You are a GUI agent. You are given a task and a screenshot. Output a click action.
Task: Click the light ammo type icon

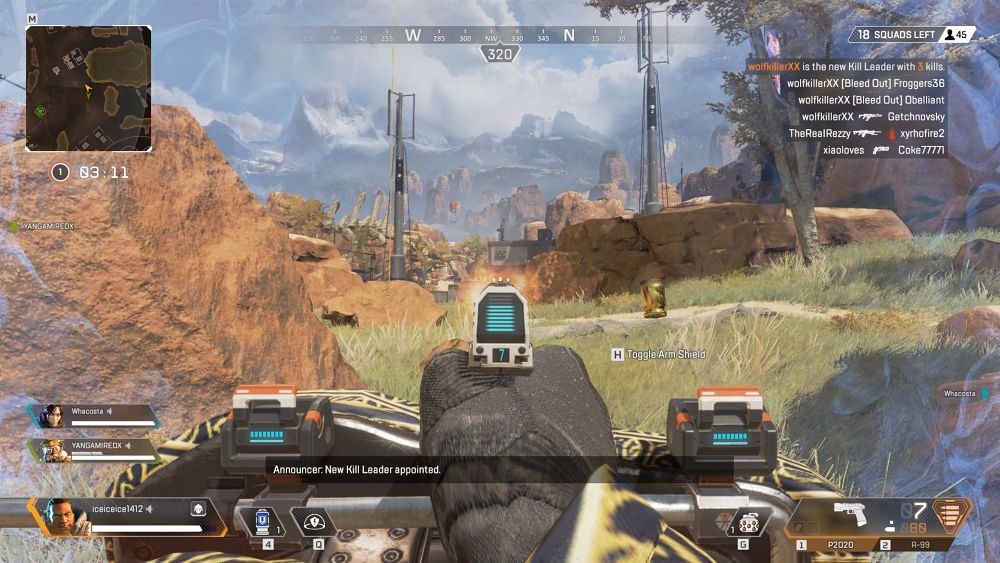[x=951, y=516]
